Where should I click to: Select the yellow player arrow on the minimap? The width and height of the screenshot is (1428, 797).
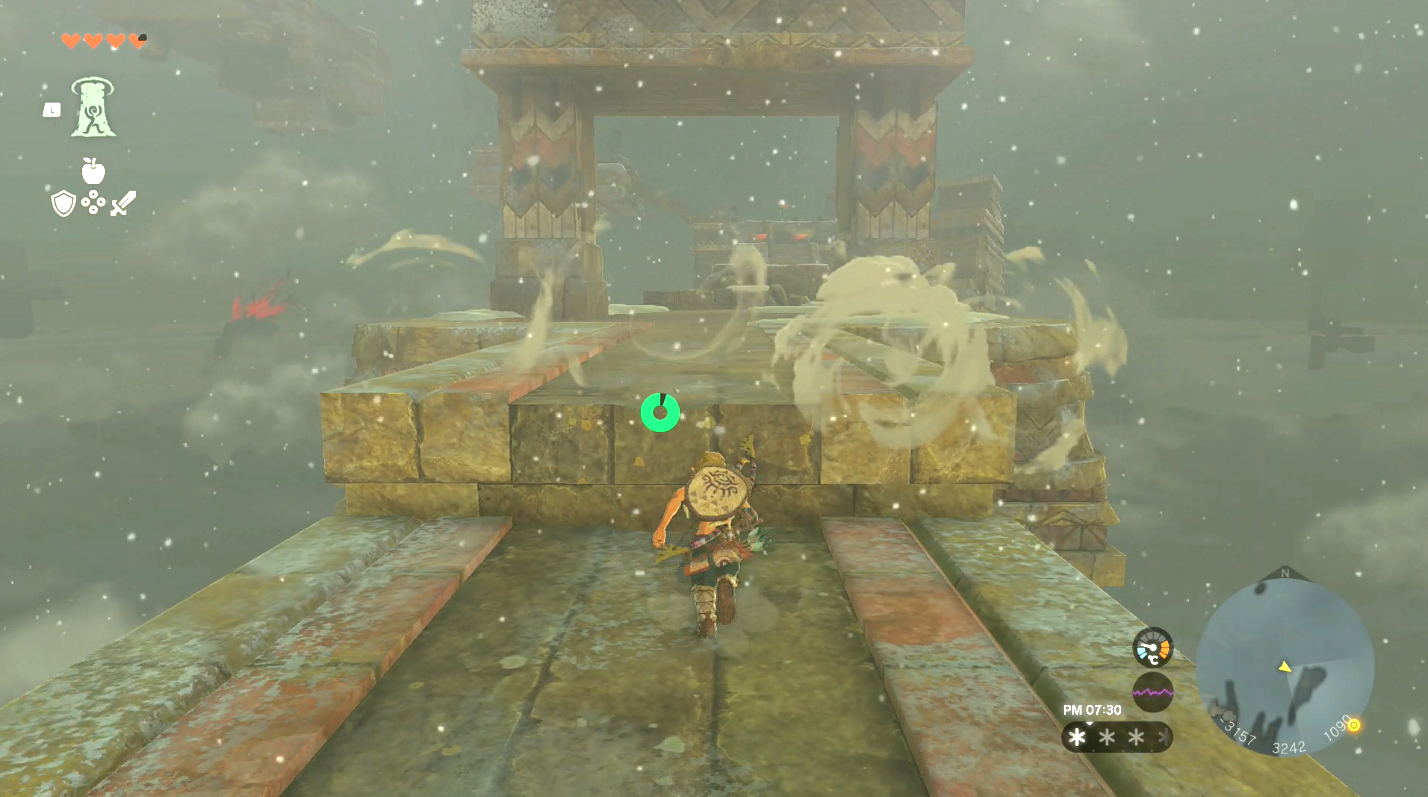pos(1284,666)
